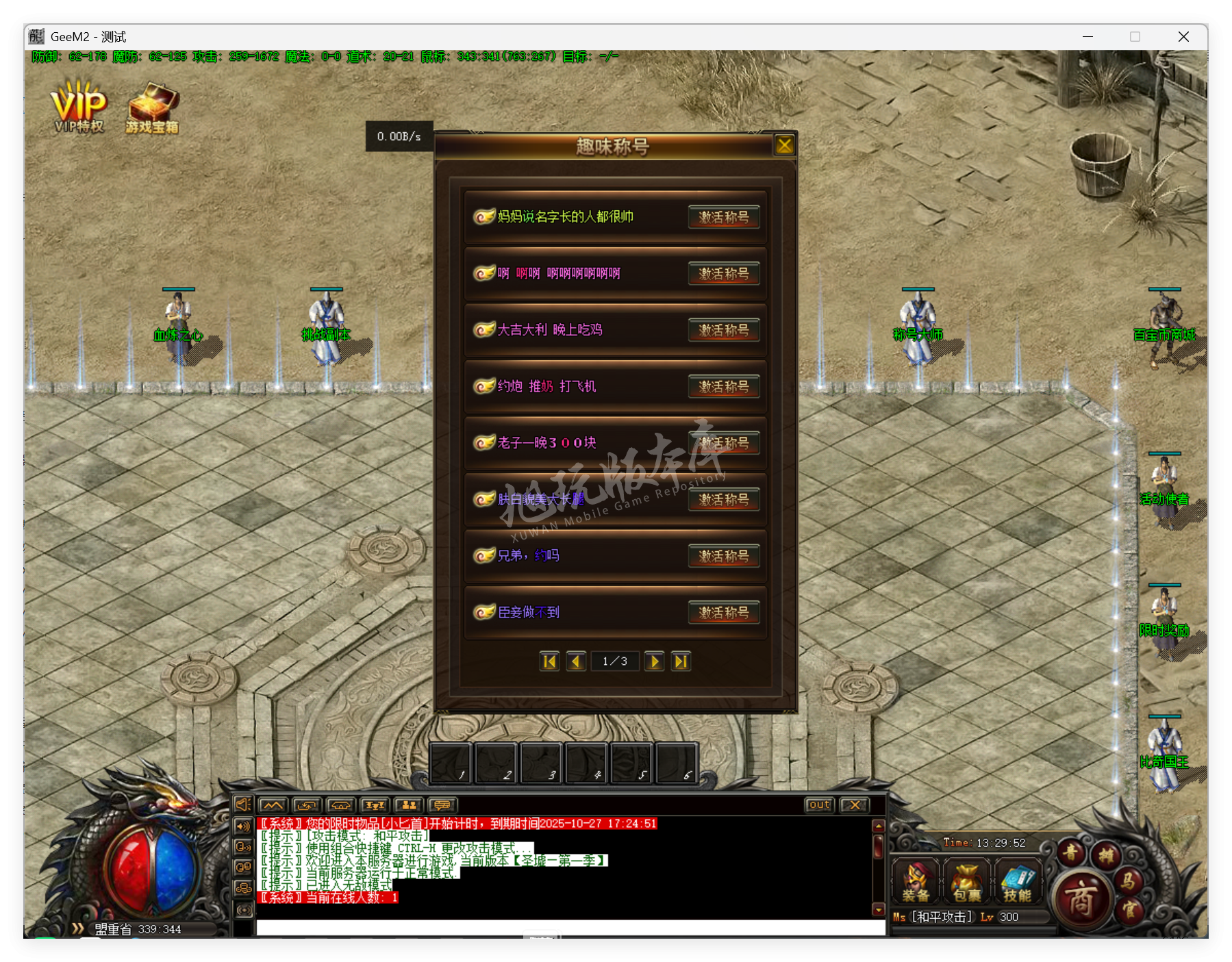This screenshot has width=1232, height=962.
Task: Open the 游戏宝箱 treasure chest
Action: [152, 104]
